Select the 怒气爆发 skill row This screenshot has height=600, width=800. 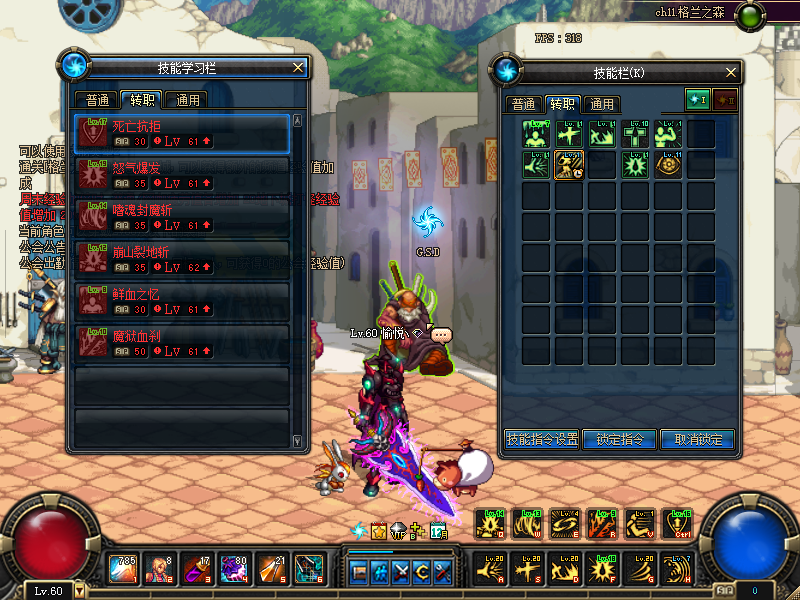(182, 176)
